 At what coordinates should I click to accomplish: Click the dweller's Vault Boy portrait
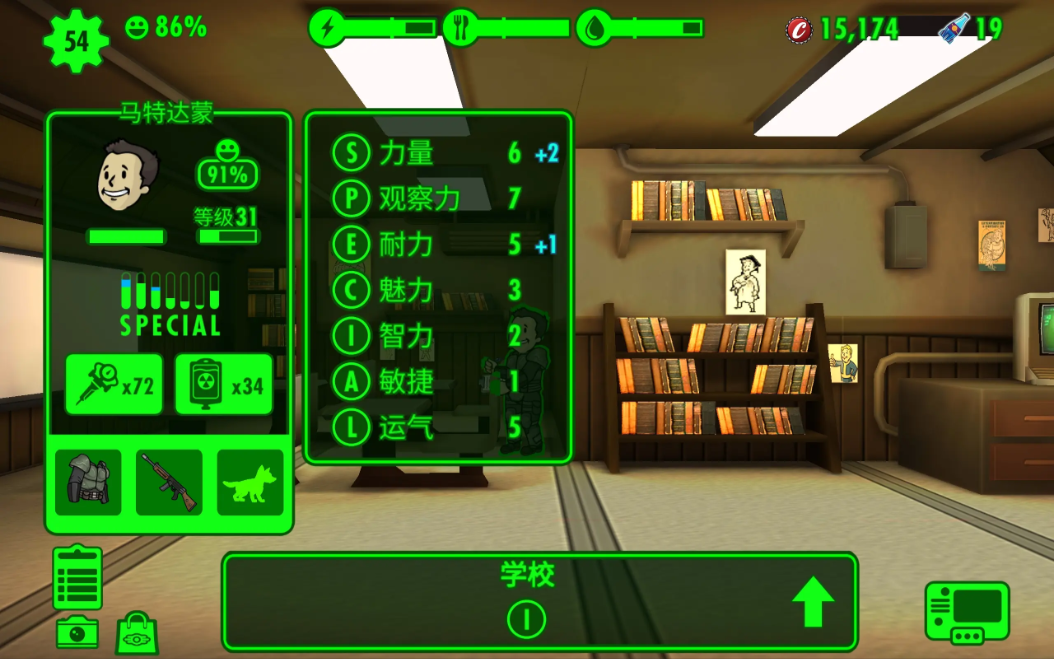127,176
